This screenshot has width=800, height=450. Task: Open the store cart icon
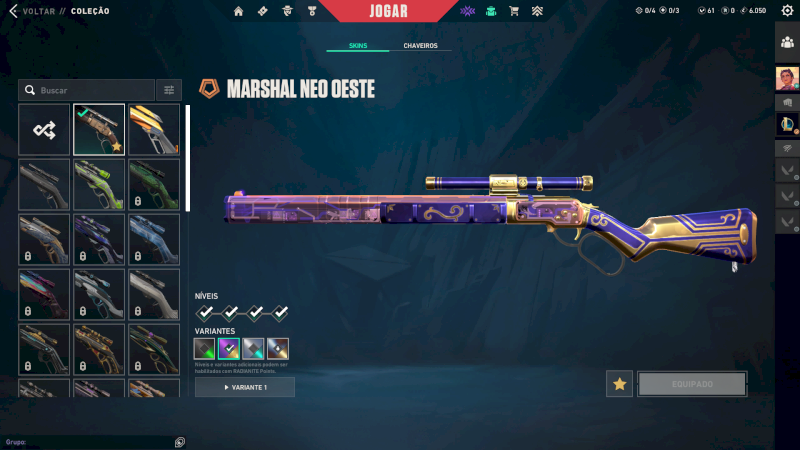coord(514,11)
